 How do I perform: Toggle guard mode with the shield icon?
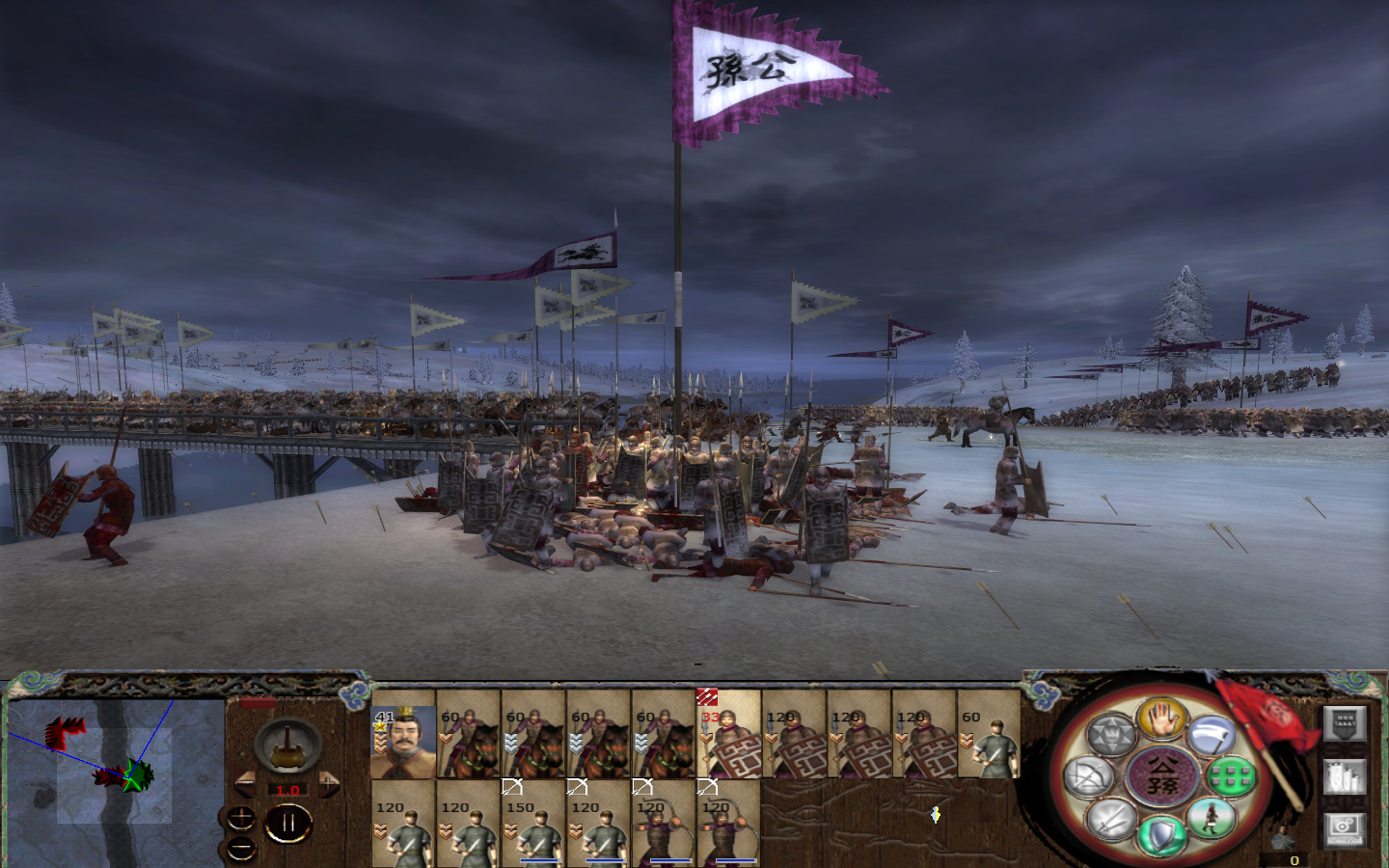(x=1160, y=835)
